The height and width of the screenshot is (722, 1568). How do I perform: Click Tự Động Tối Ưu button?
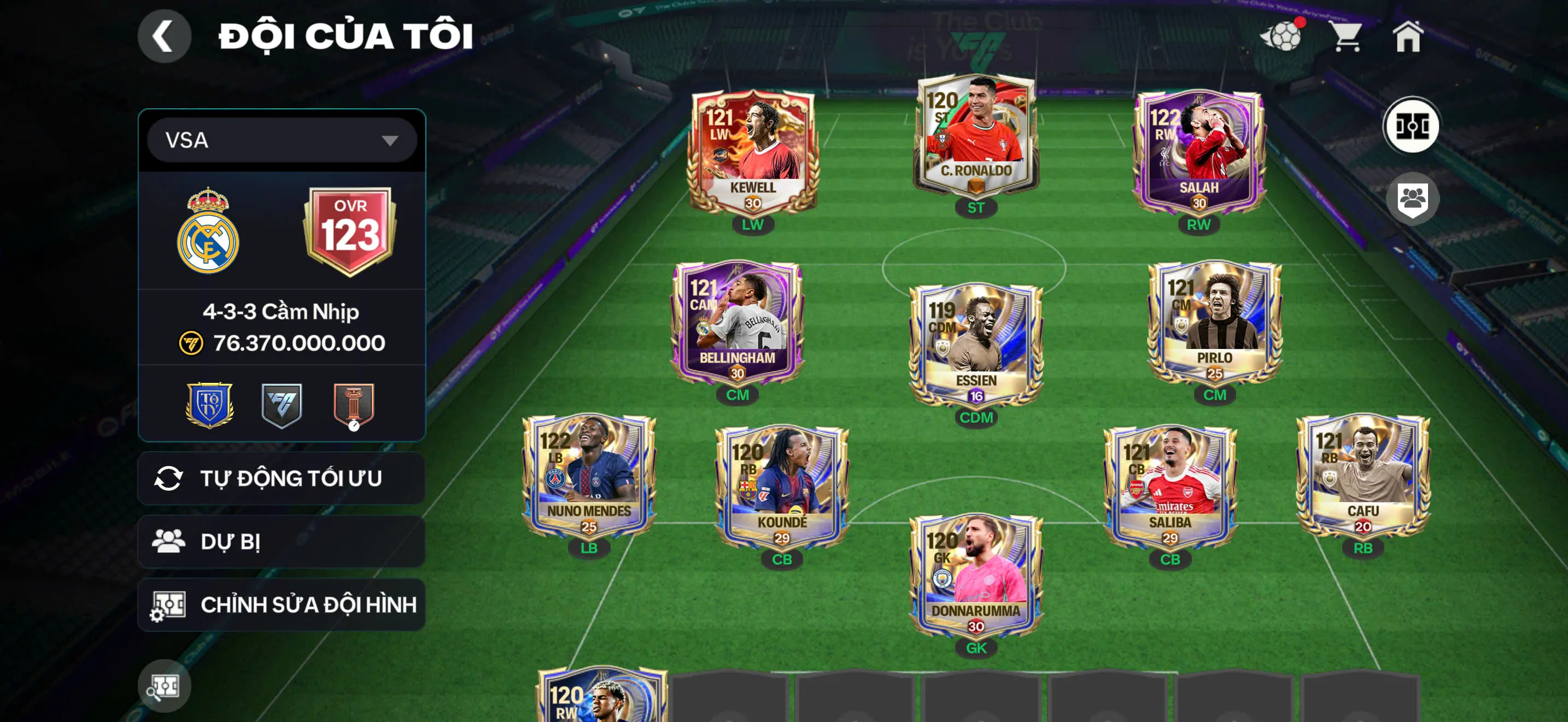[282, 479]
